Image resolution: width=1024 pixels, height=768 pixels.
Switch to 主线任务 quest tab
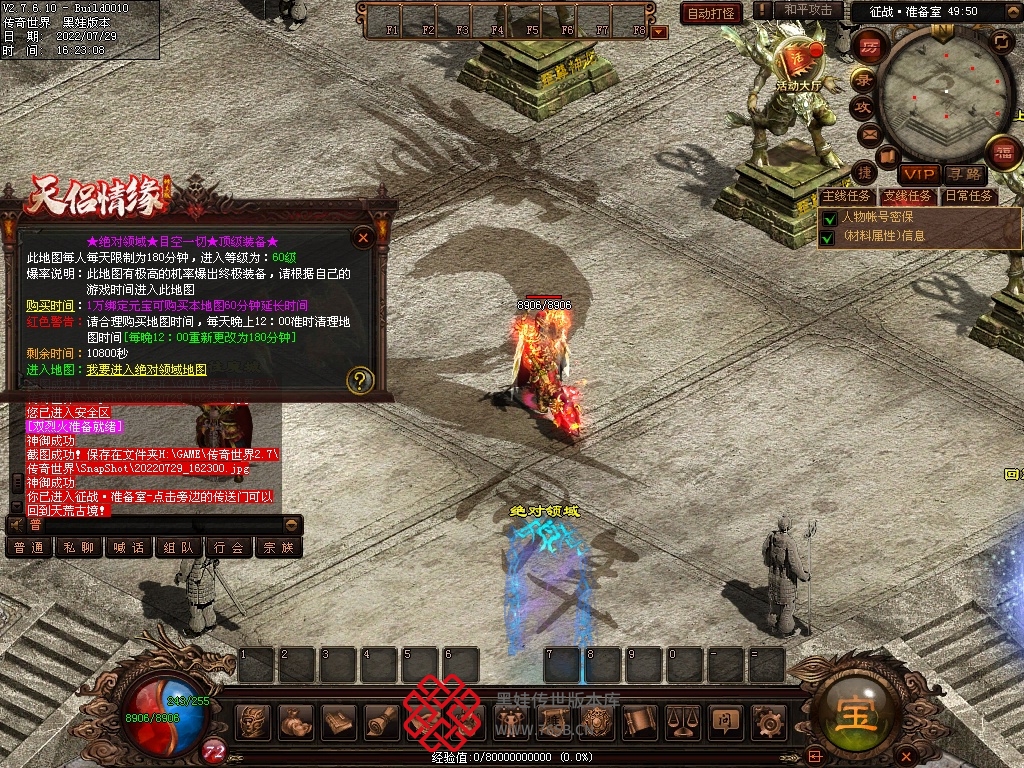click(846, 196)
